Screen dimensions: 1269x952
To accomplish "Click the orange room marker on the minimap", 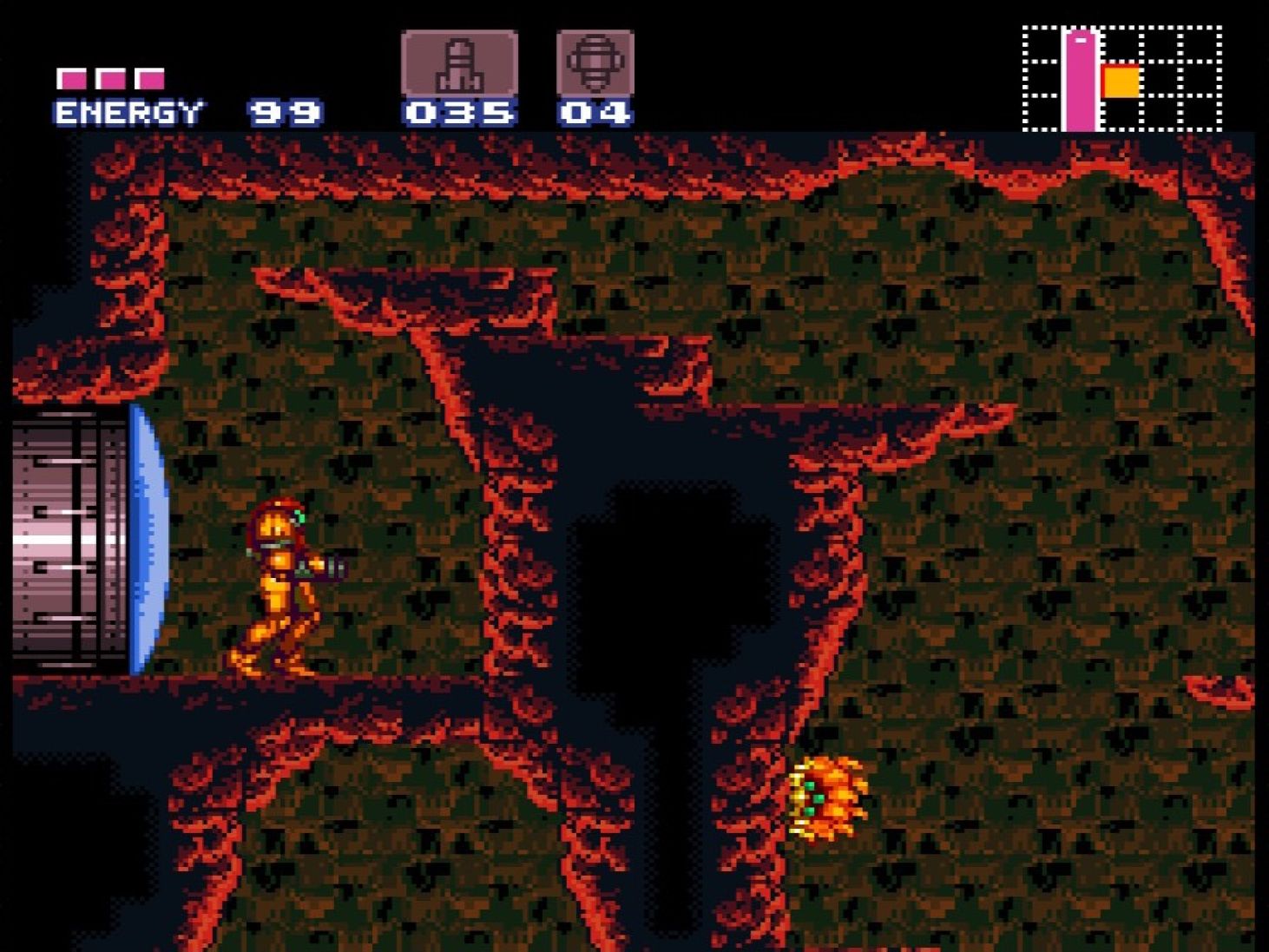I will tap(1121, 82).
